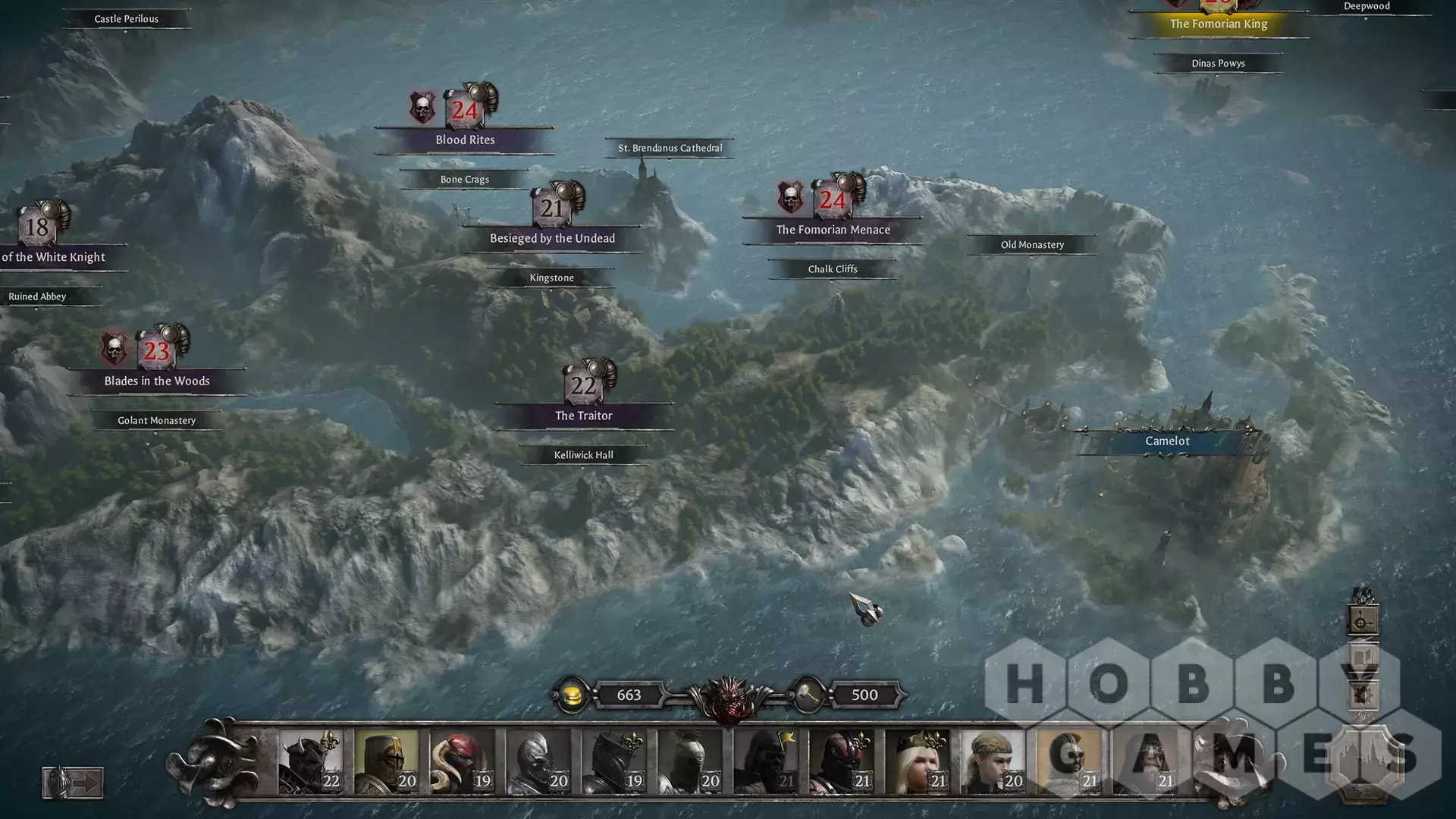Select The Traitor mission marker

(x=583, y=415)
